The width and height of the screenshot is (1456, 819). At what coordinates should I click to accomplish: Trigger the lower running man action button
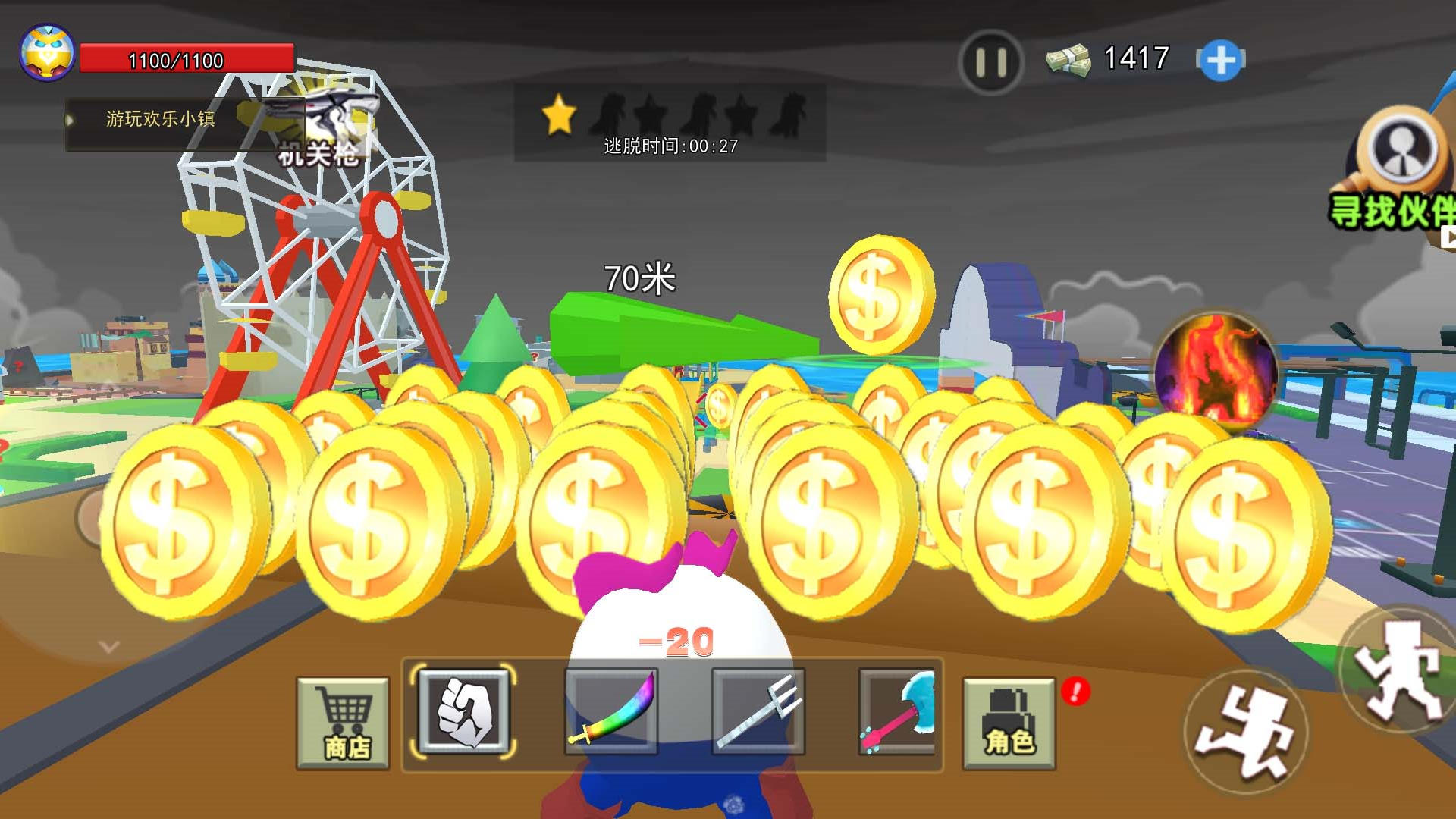coord(1245,733)
